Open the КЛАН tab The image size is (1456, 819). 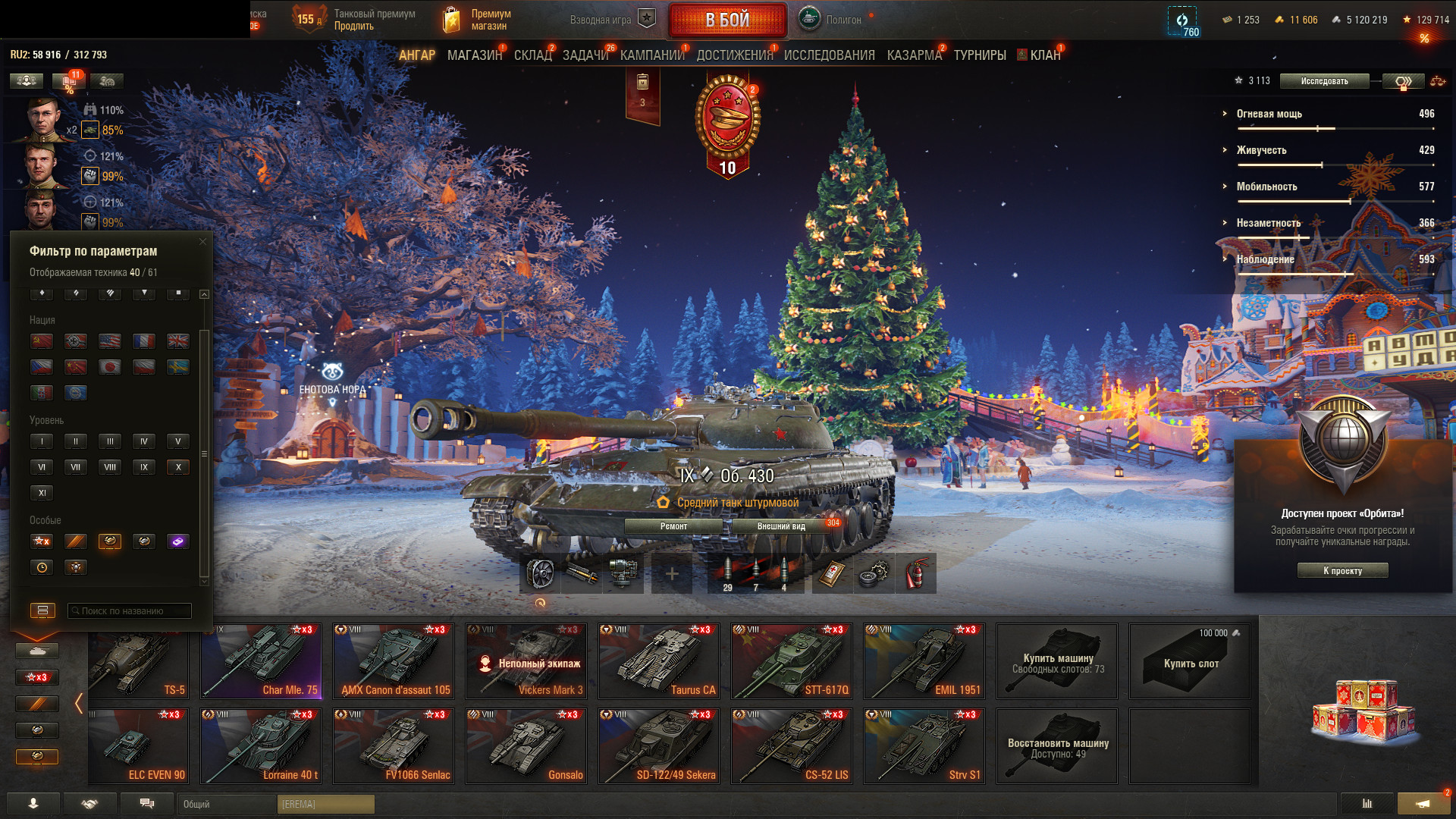click(1044, 55)
